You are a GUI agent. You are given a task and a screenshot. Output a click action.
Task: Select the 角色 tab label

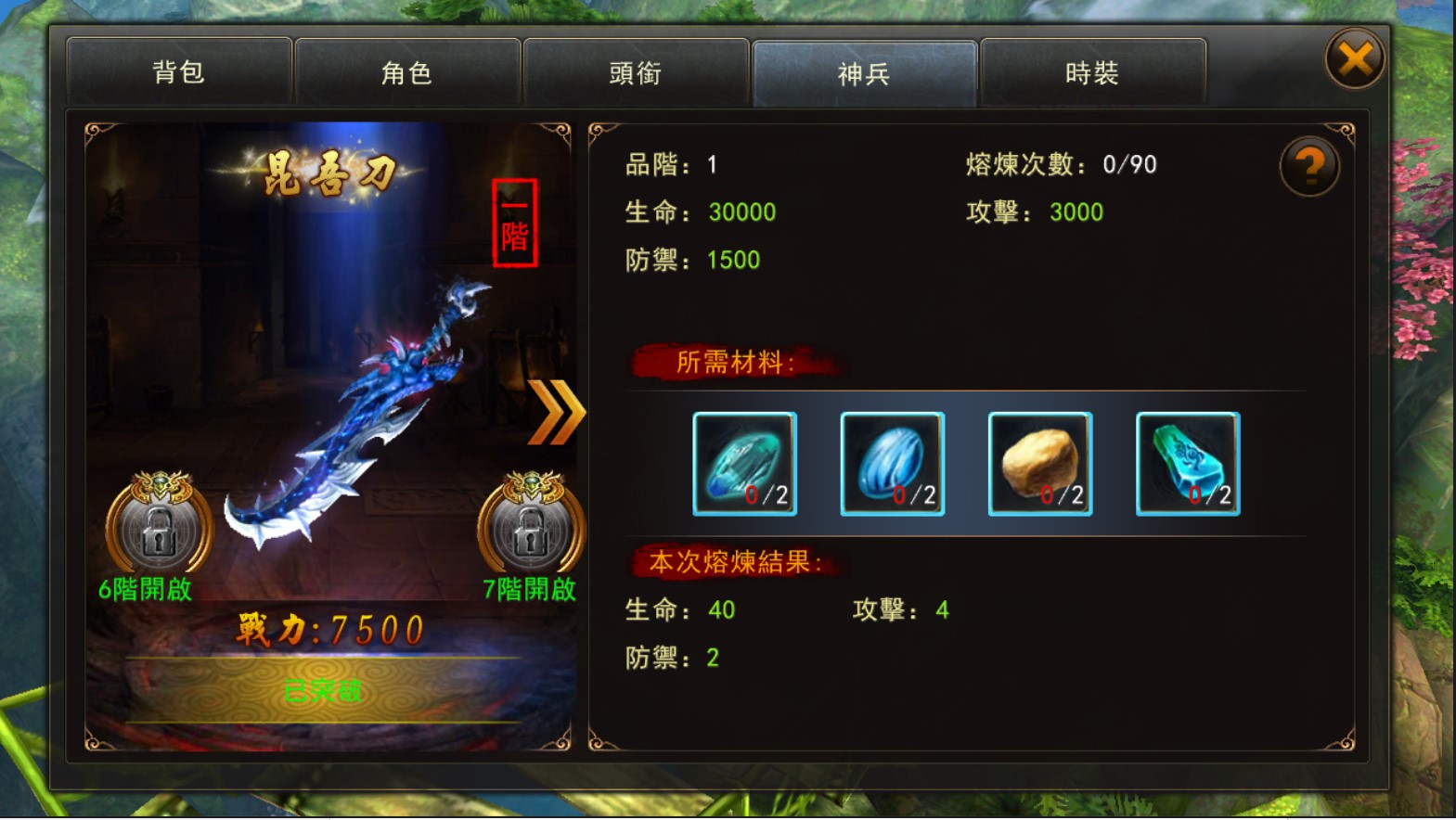click(x=408, y=73)
